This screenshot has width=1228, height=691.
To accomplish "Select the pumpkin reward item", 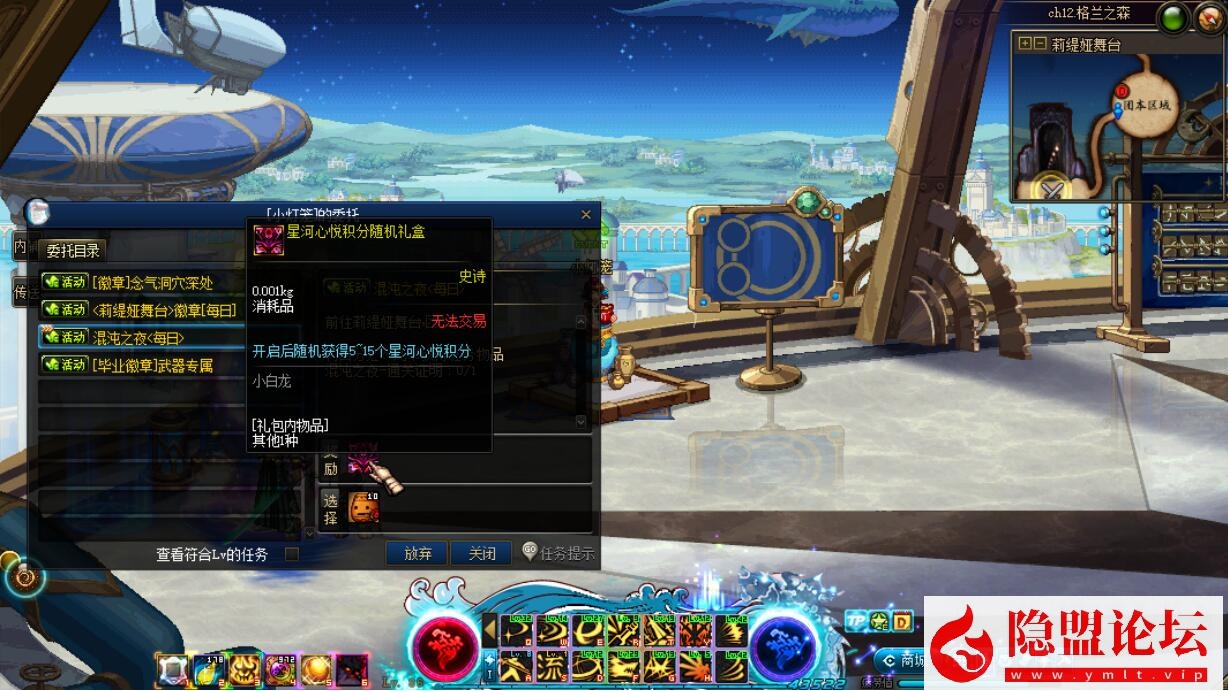I will tap(364, 509).
